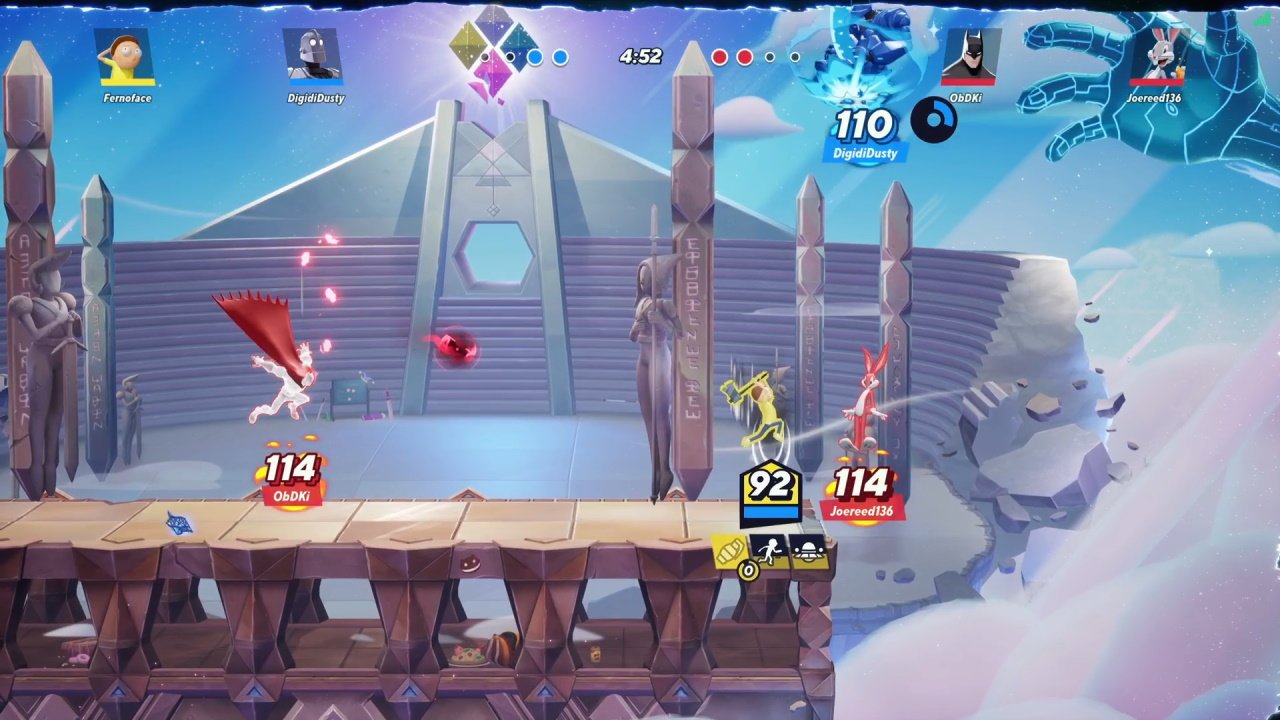1280x720 pixels.
Task: Click the ObDKi player name tag
Action: [x=290, y=496]
